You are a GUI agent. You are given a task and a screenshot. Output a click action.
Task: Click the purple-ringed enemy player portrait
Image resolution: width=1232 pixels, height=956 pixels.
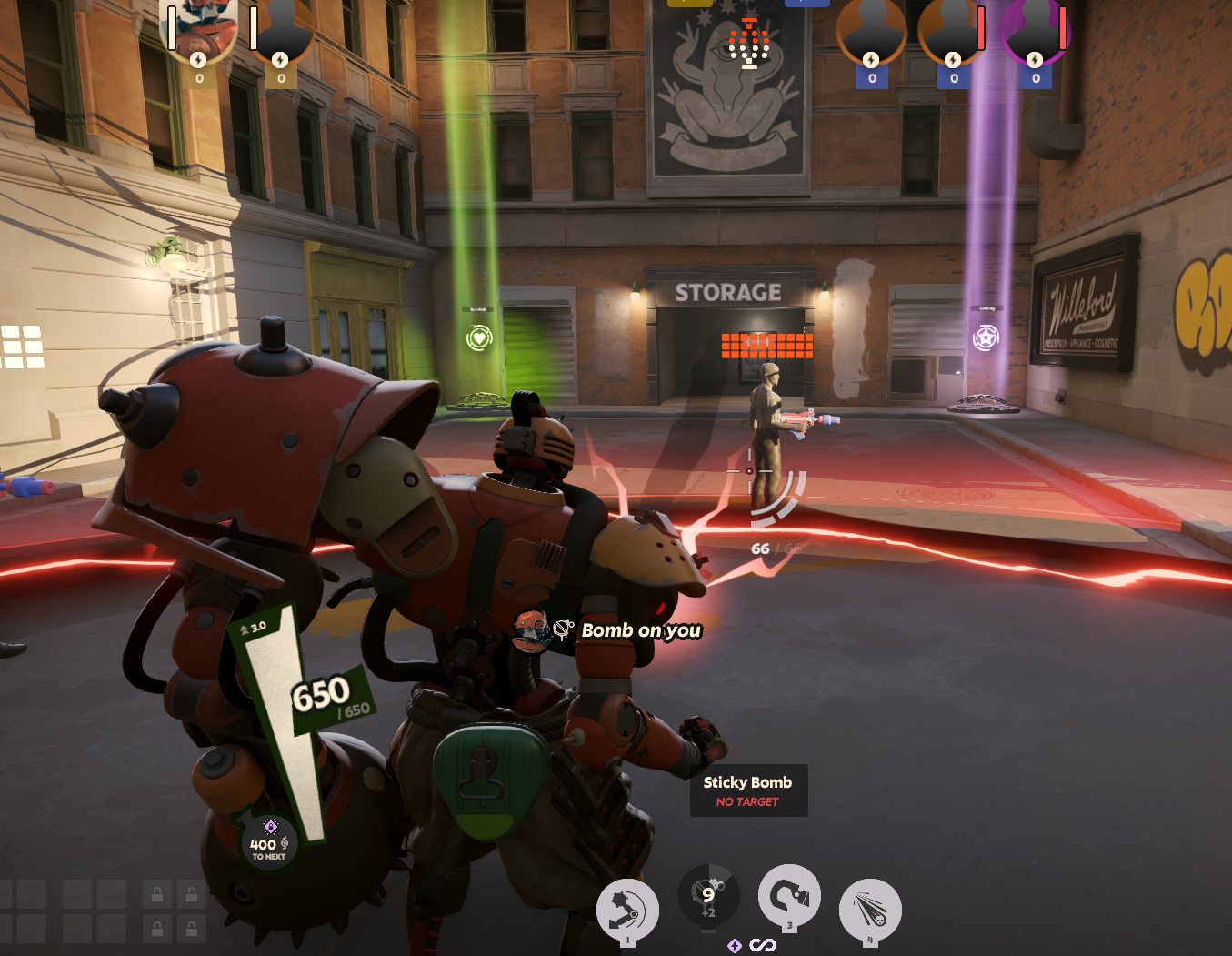tap(1035, 32)
